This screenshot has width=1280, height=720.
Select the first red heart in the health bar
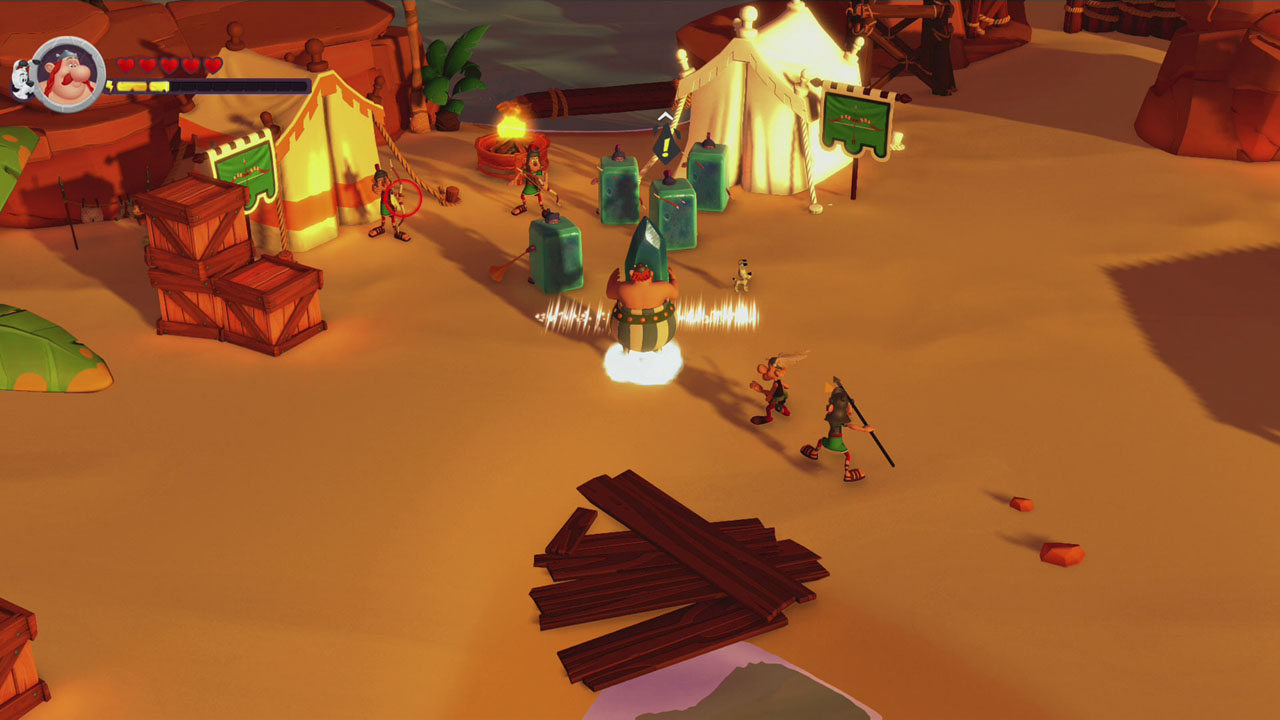[126, 64]
